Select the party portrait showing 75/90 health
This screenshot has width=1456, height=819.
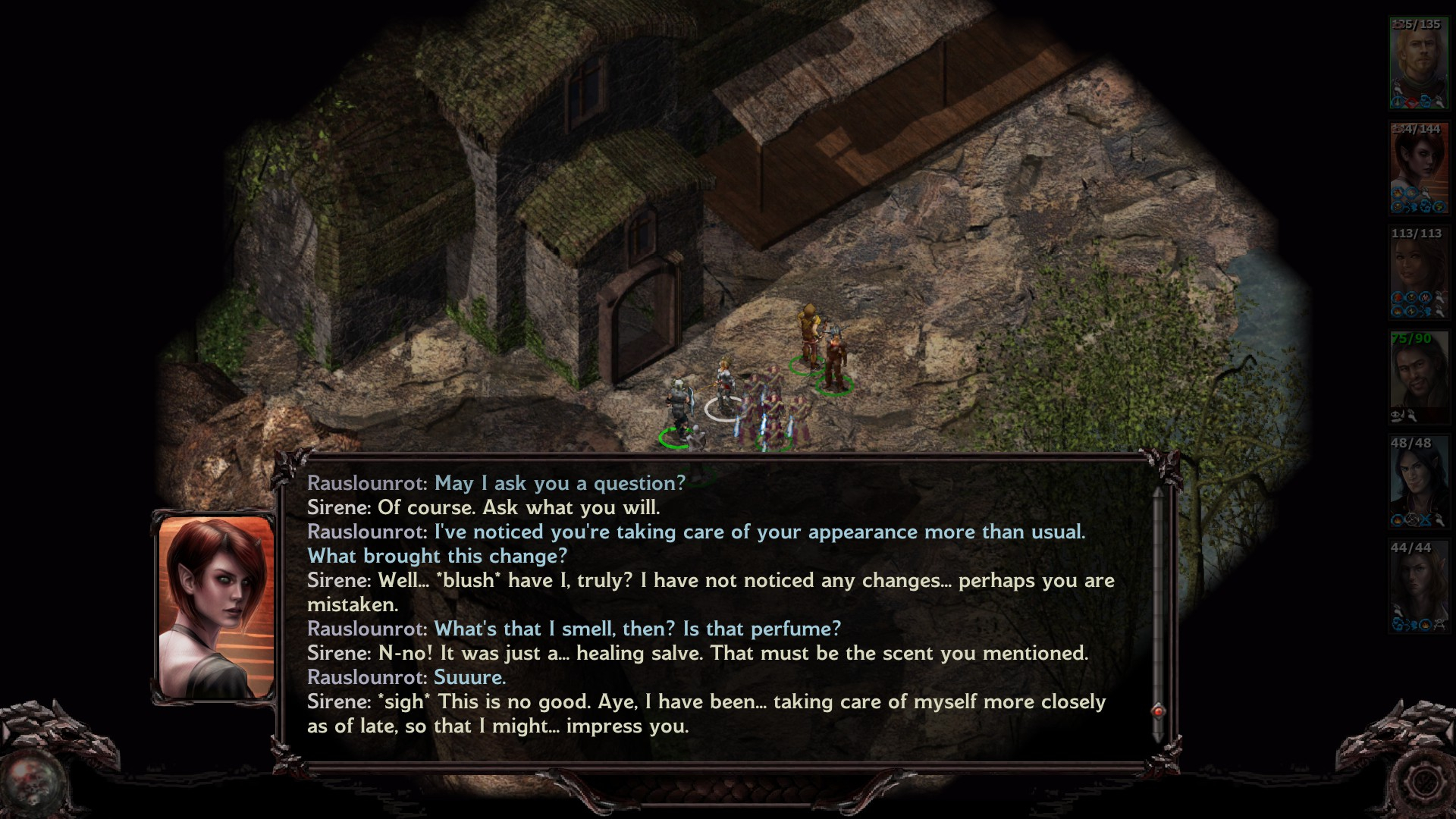click(1418, 377)
